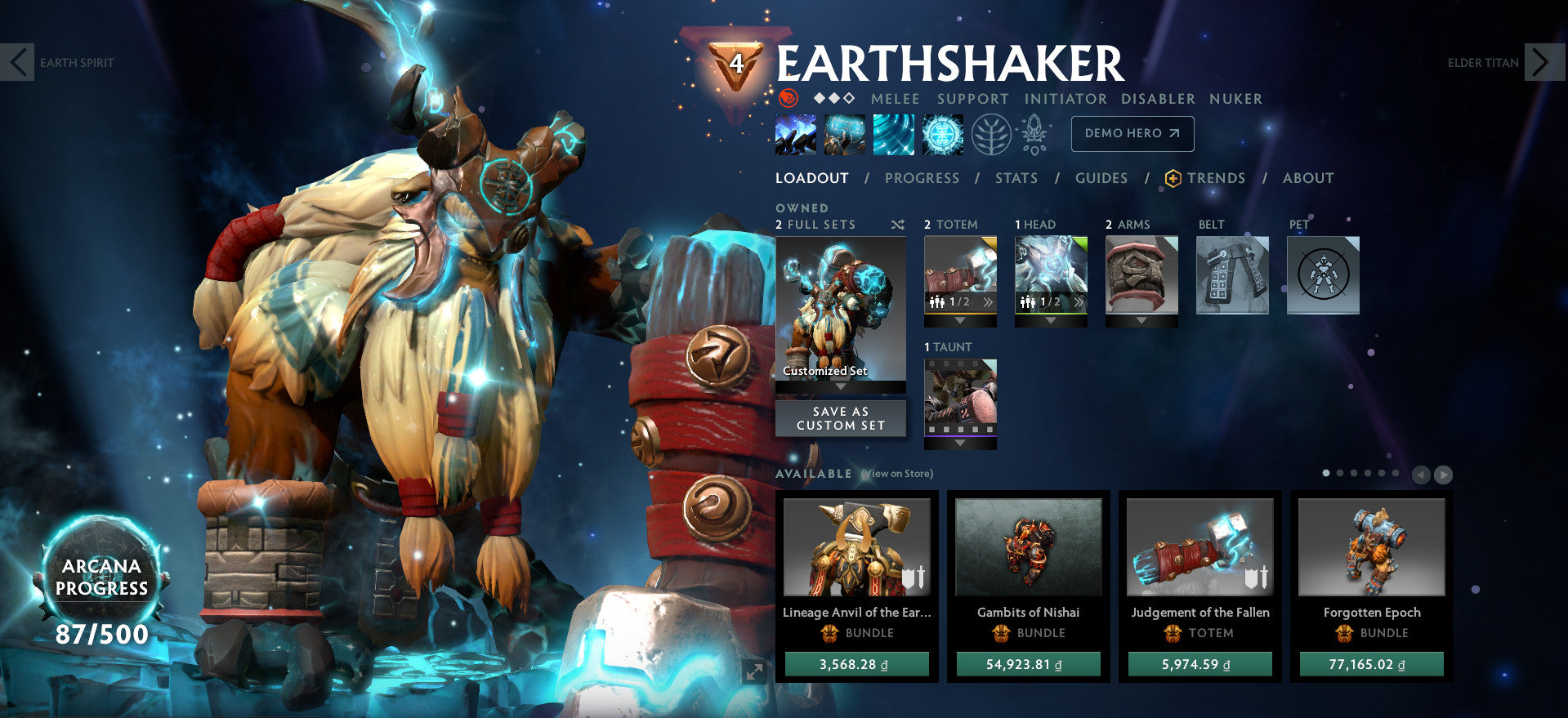Switch to the PROGRESS tab
Viewport: 1568px width, 718px height.
pos(922,178)
